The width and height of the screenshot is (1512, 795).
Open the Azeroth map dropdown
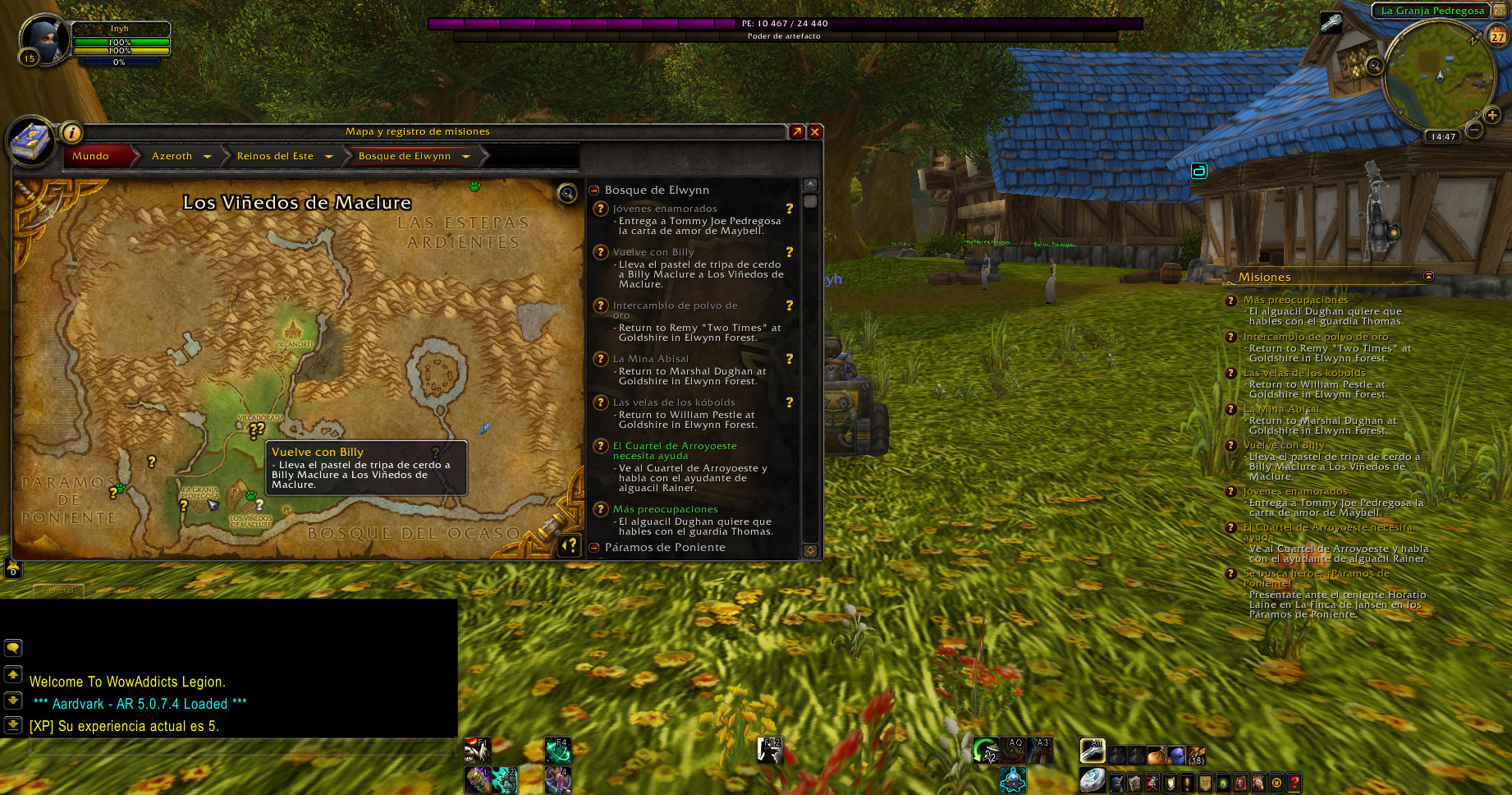click(207, 156)
